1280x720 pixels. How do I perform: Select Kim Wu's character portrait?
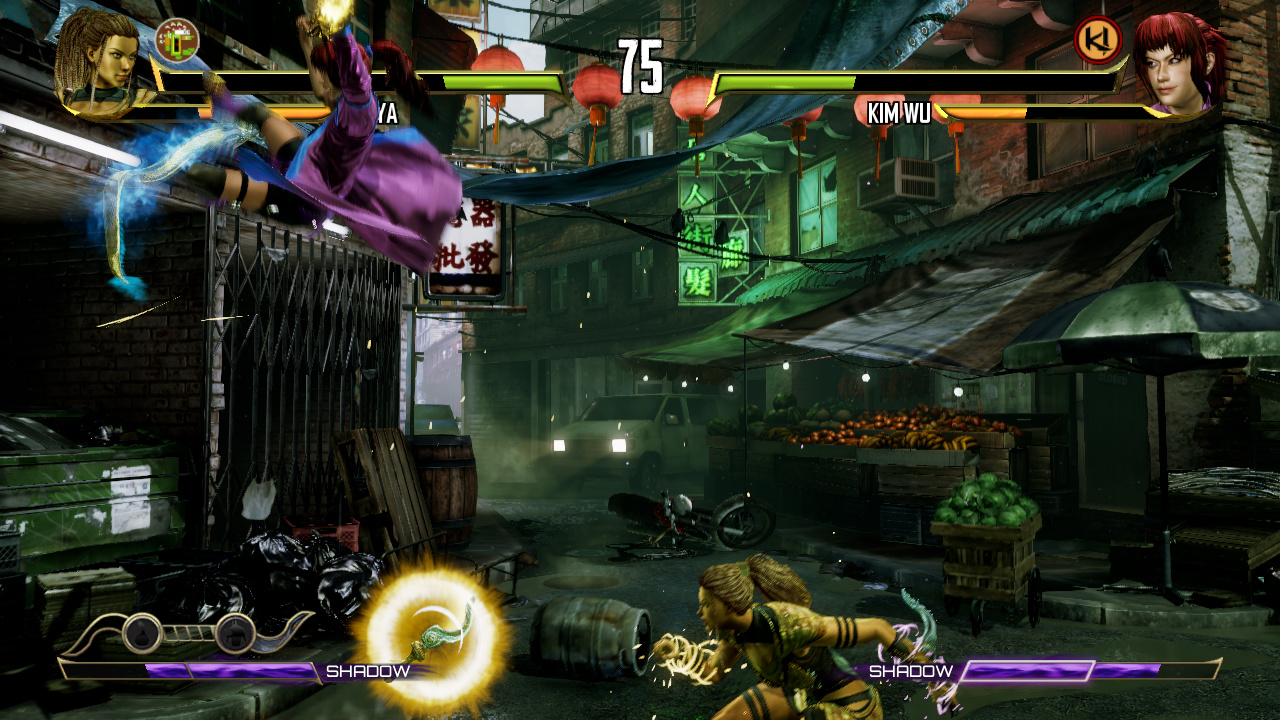[x=1180, y=62]
